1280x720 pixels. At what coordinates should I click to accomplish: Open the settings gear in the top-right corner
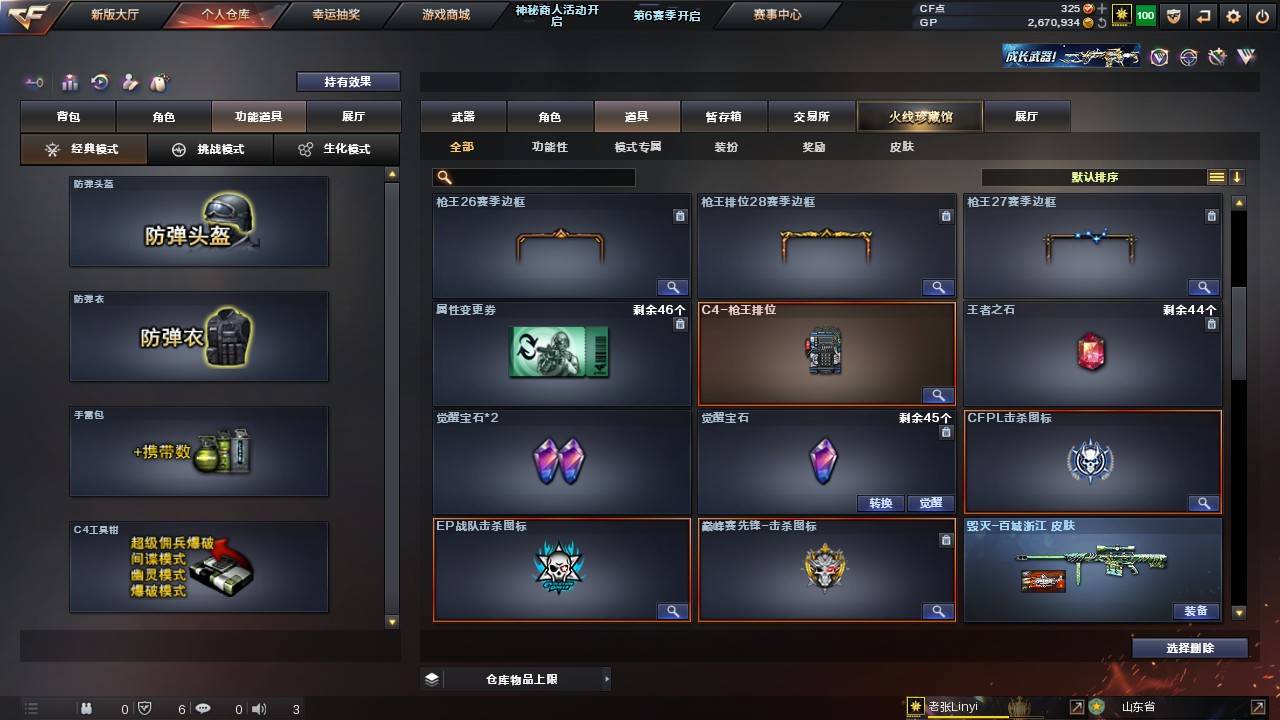[x=1233, y=16]
